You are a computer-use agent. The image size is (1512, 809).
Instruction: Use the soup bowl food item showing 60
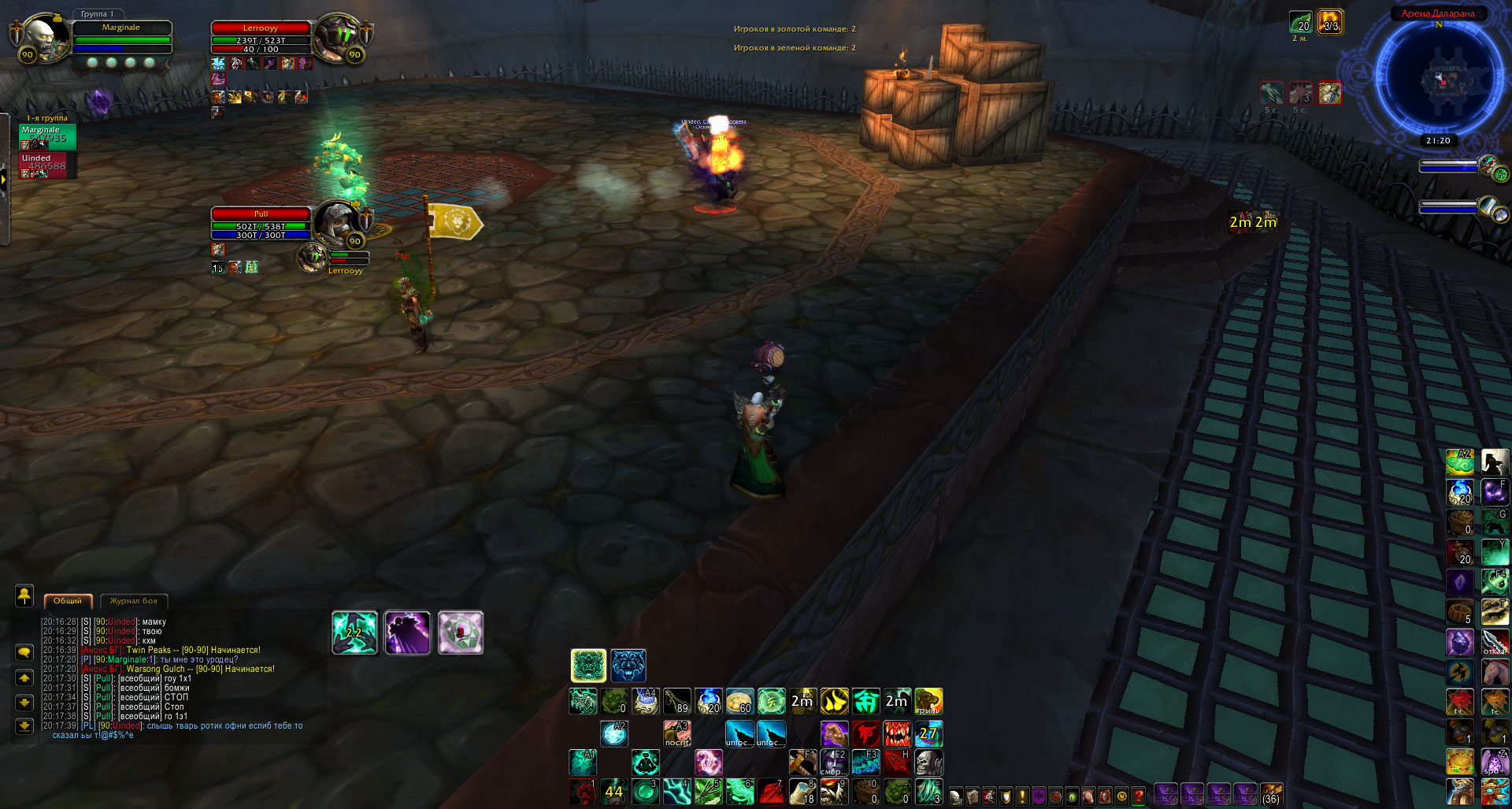click(739, 701)
